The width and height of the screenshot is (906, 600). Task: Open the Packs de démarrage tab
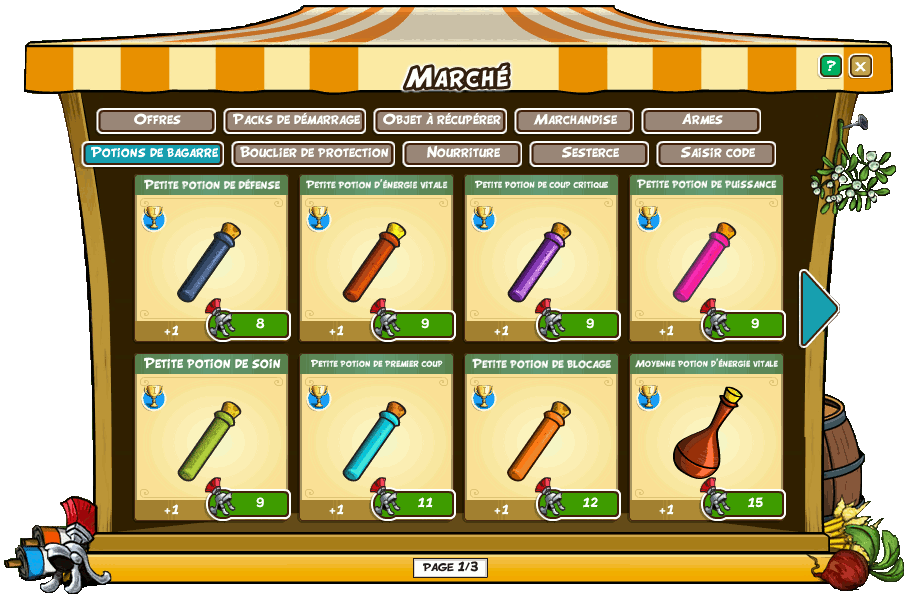[295, 120]
